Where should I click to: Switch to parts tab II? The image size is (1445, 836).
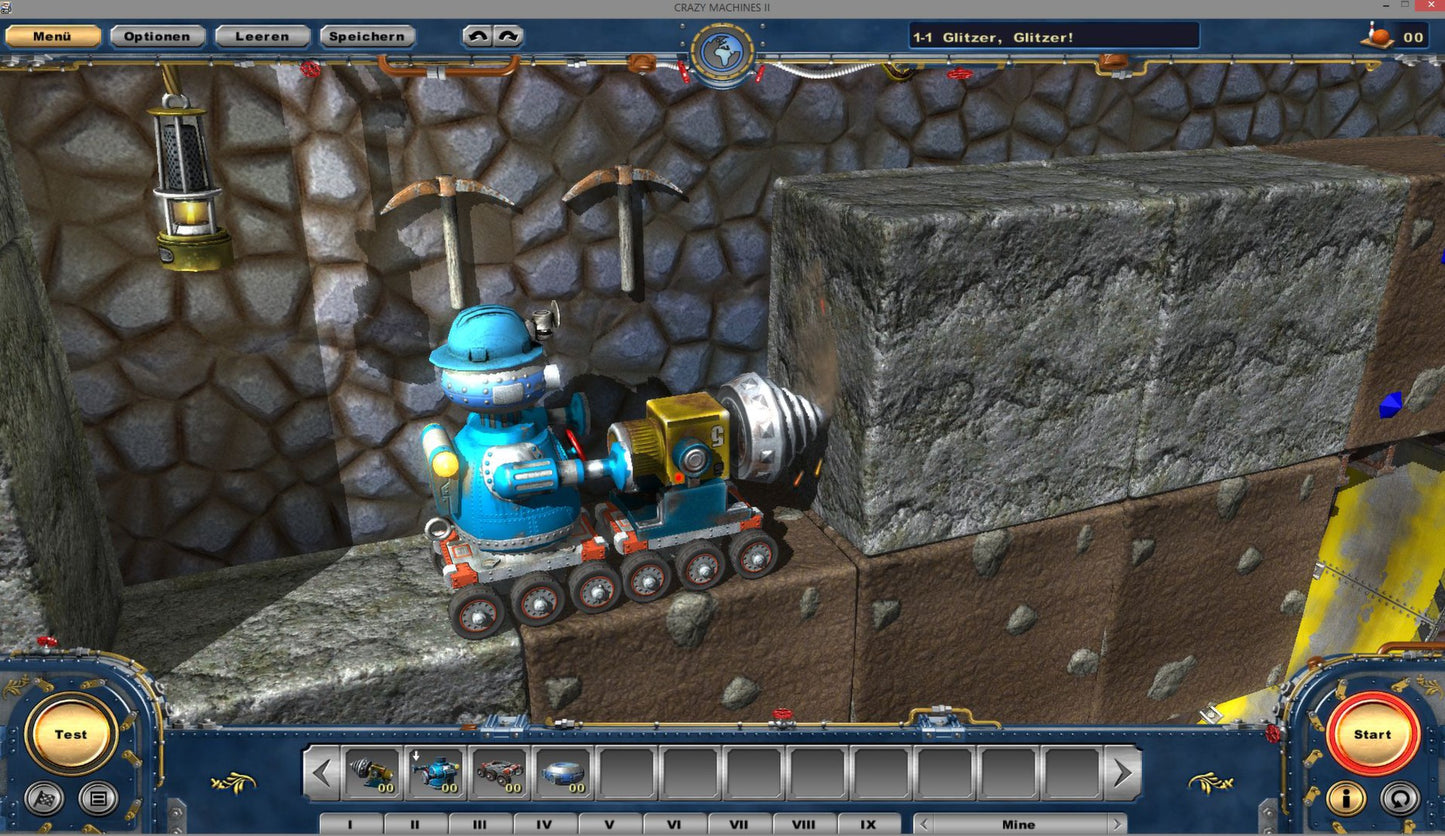[x=414, y=824]
